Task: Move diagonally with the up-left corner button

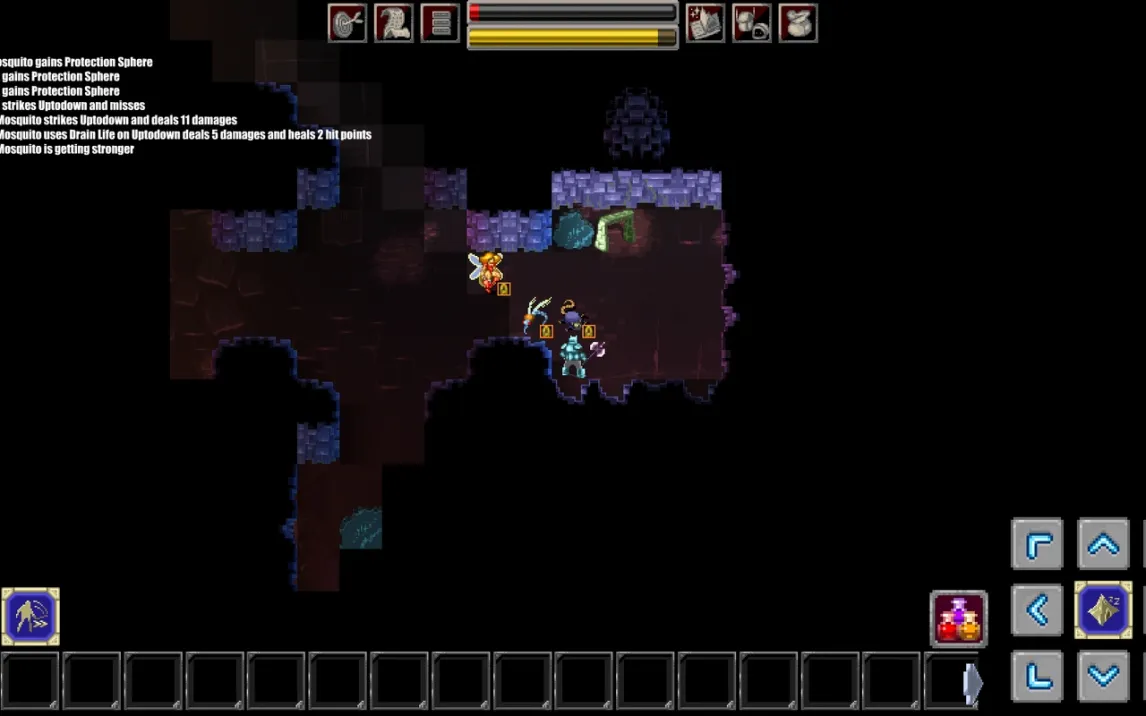Action: tap(1037, 544)
